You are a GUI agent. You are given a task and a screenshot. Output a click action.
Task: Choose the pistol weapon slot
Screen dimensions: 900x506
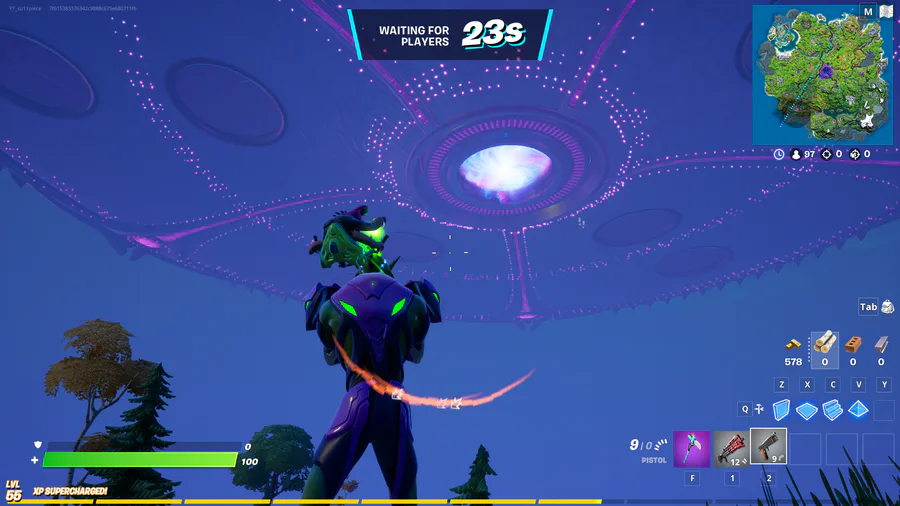pos(768,447)
